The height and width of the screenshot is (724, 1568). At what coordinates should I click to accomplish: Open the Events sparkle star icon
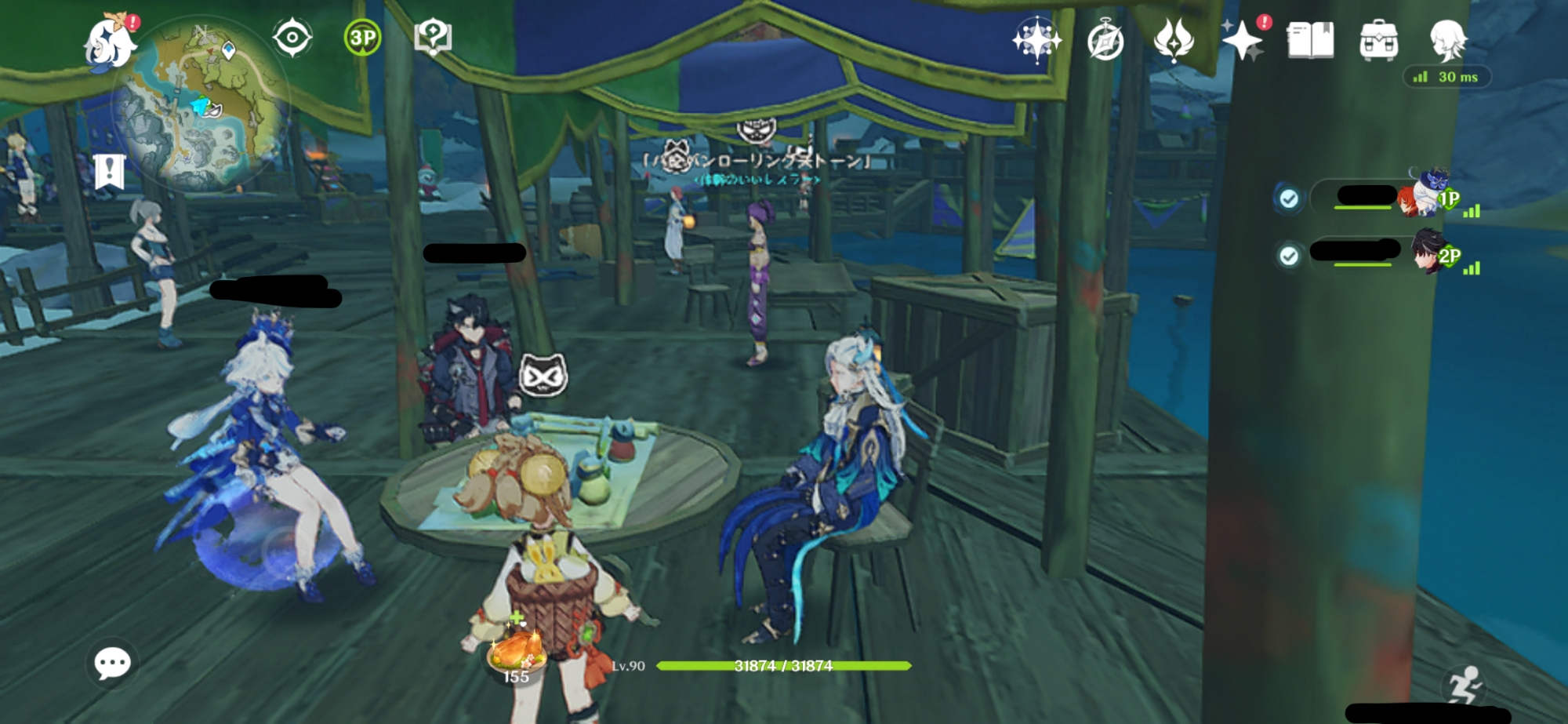tap(1243, 41)
